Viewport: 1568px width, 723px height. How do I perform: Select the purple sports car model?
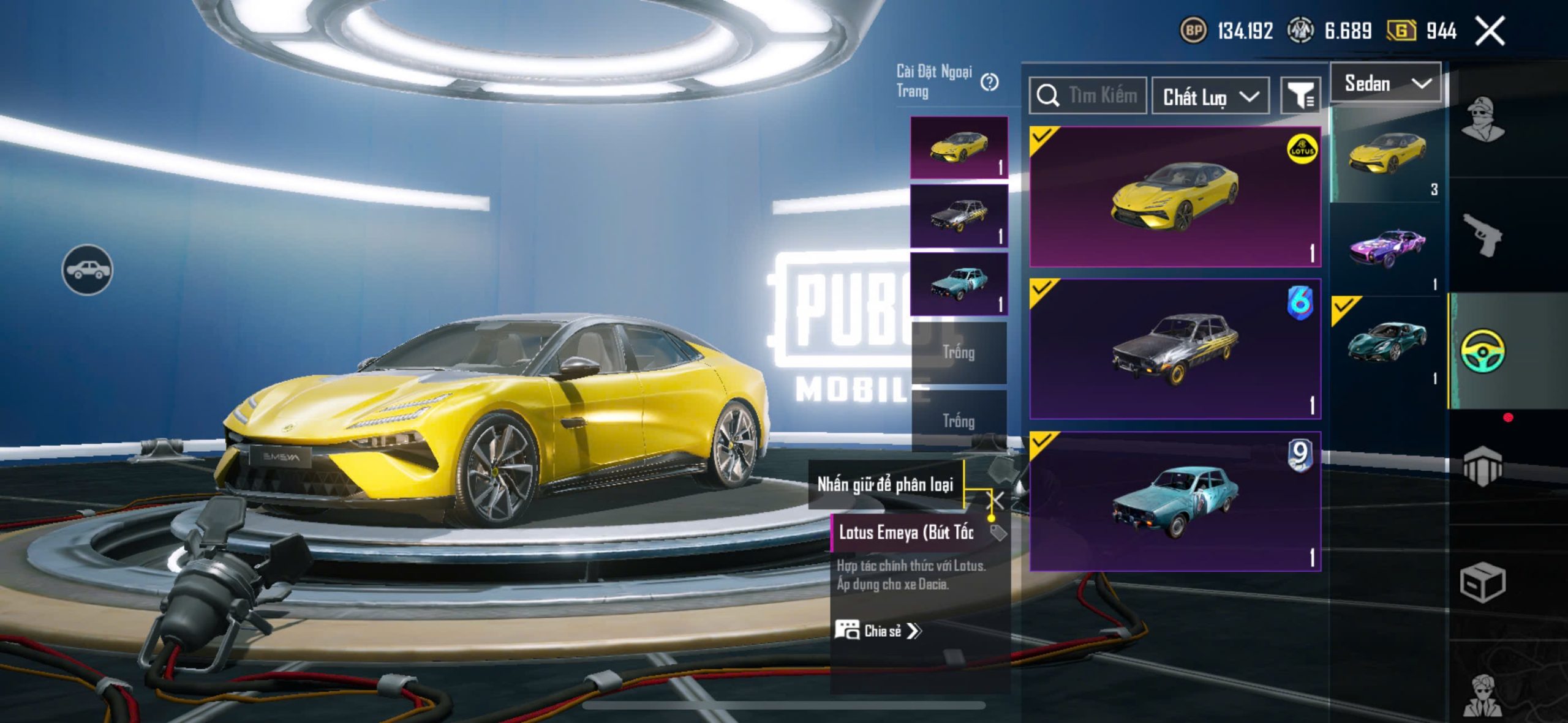click(x=1387, y=249)
